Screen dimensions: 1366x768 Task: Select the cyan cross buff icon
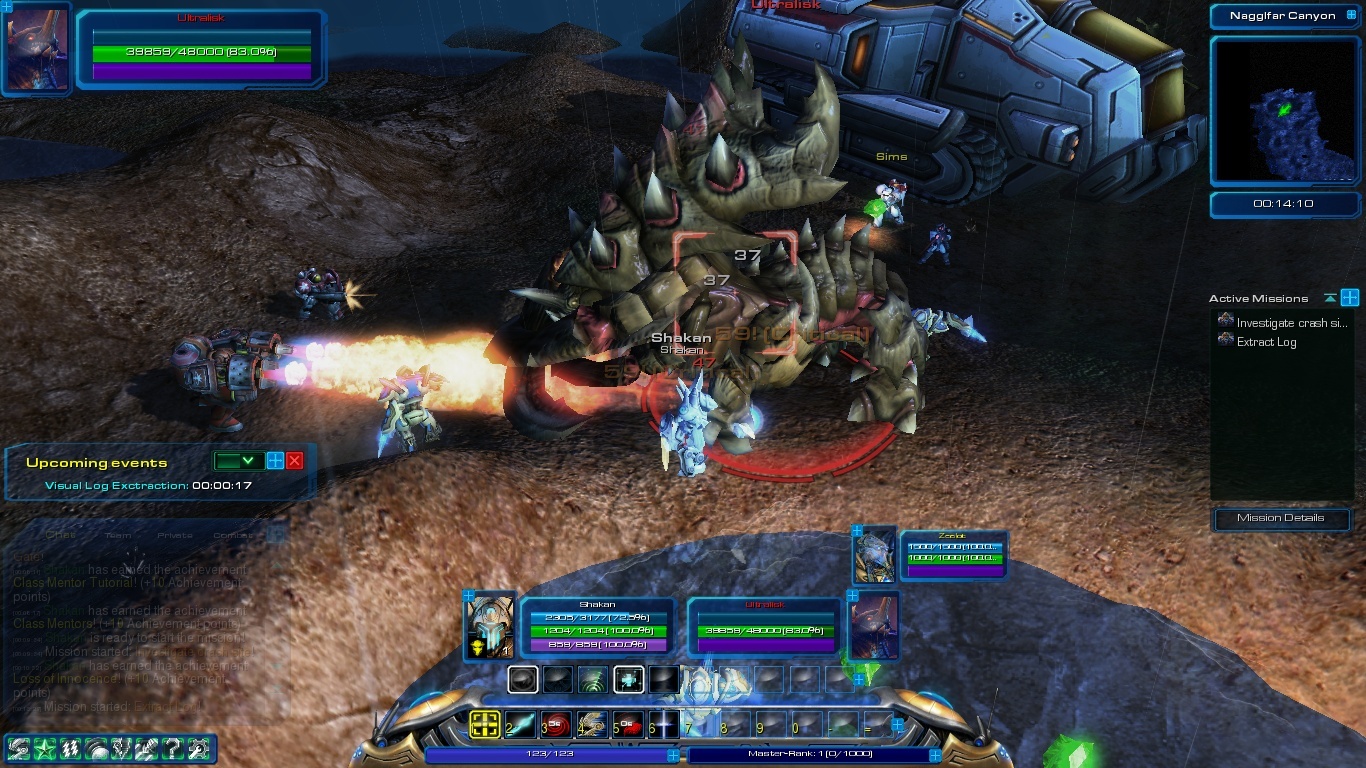point(629,680)
